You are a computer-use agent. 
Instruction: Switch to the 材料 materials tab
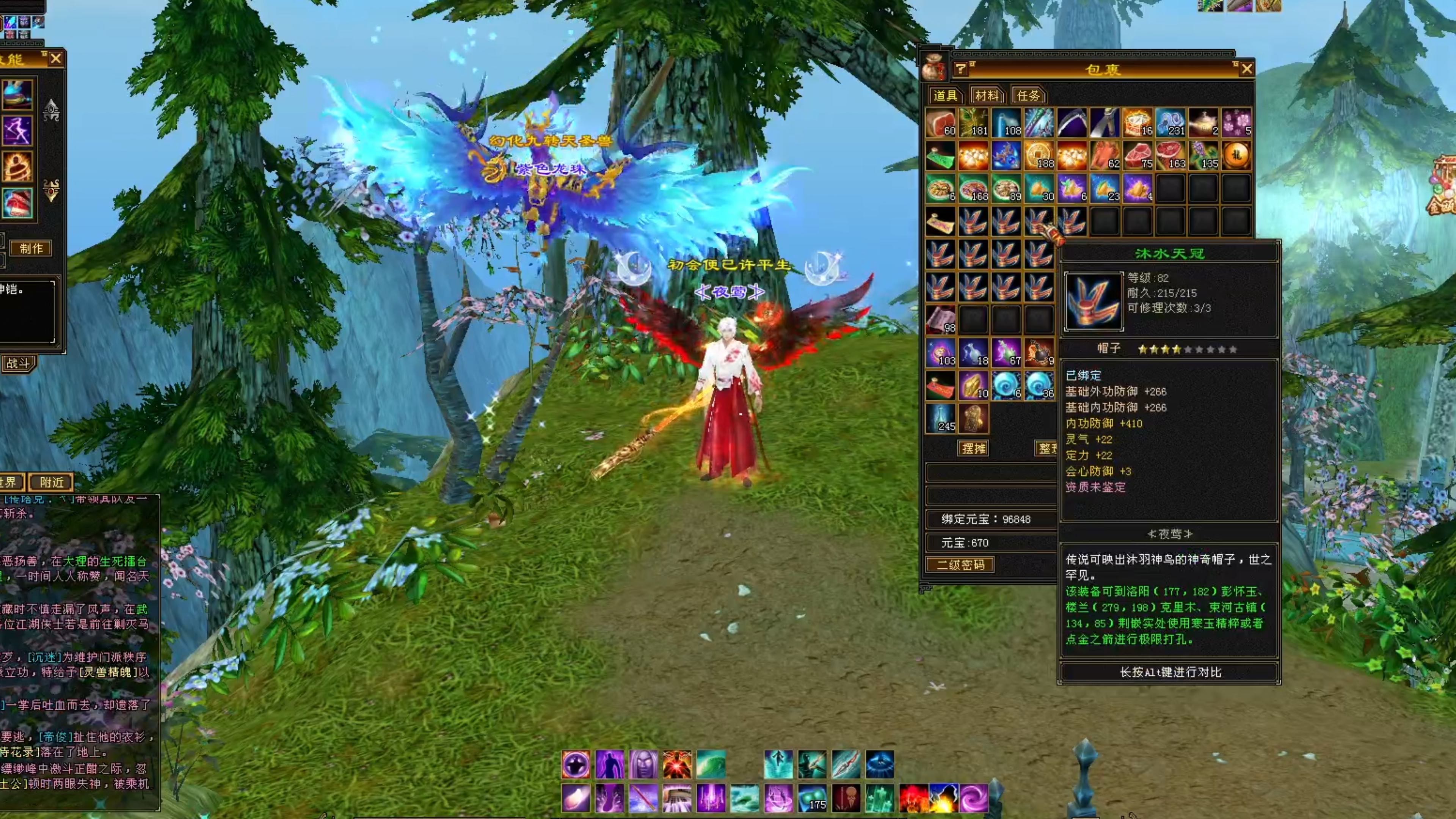[987, 96]
